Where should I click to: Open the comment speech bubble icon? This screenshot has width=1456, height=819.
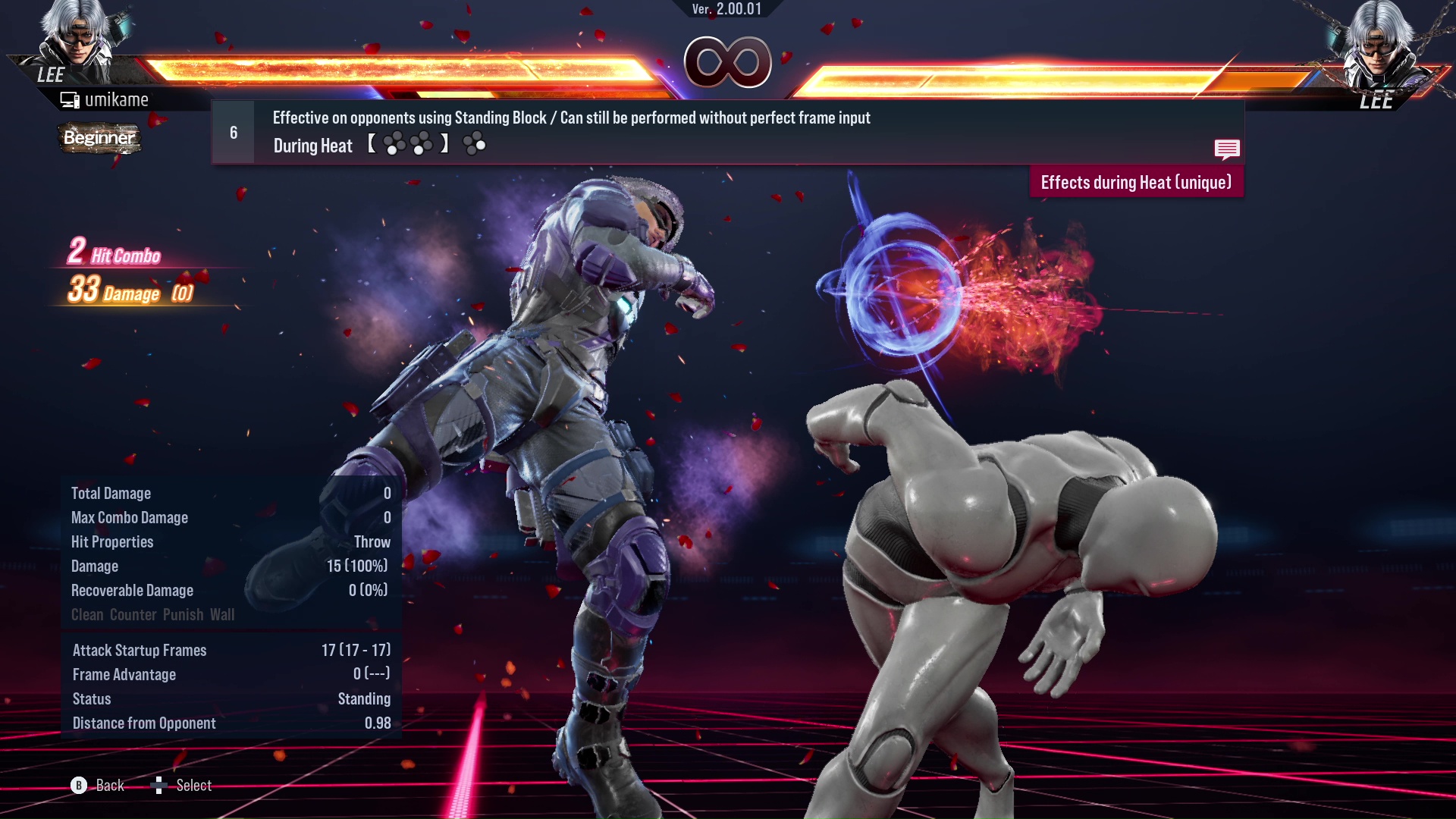(1227, 149)
